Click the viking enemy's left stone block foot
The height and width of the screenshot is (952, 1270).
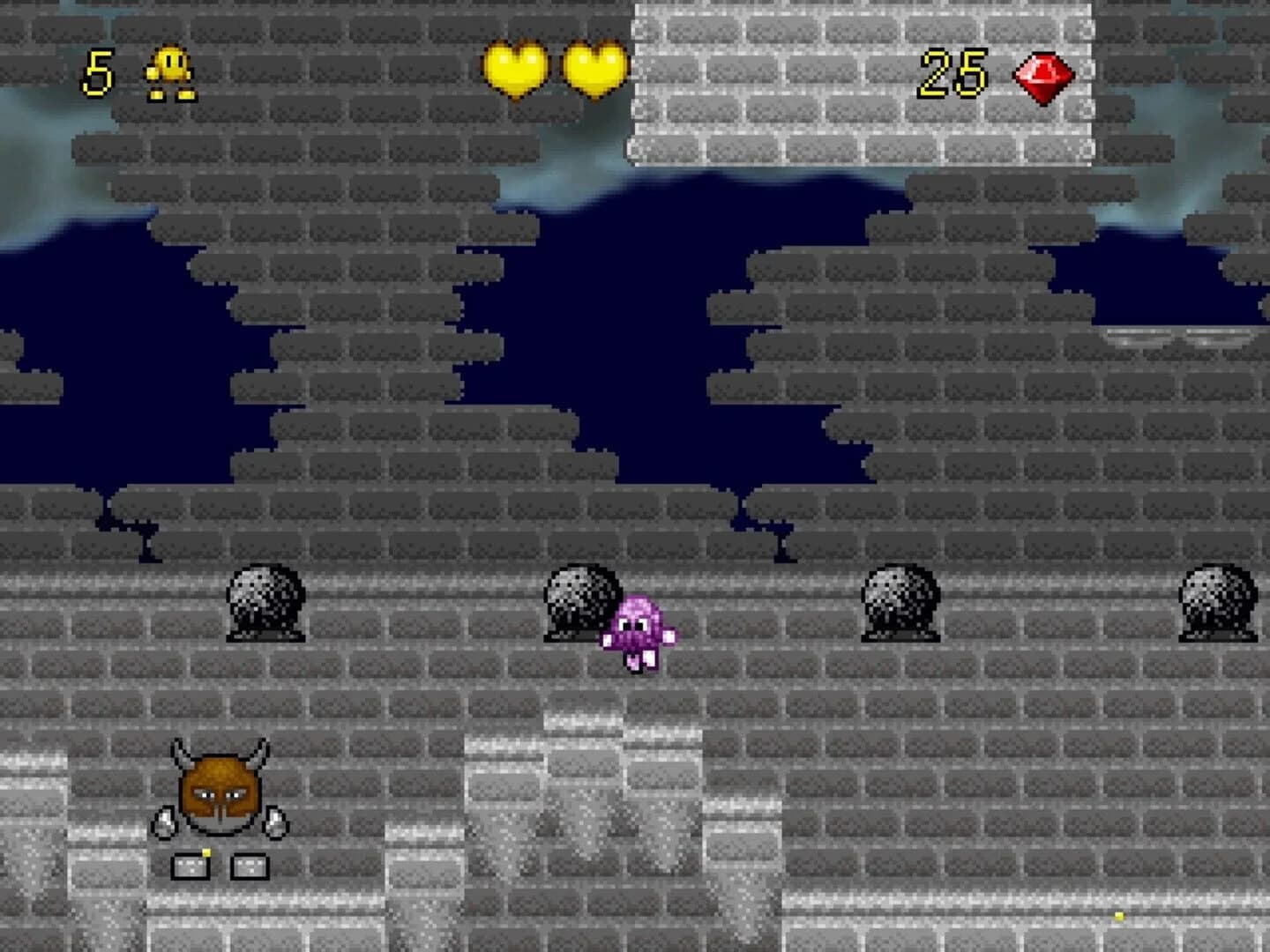coord(190,868)
